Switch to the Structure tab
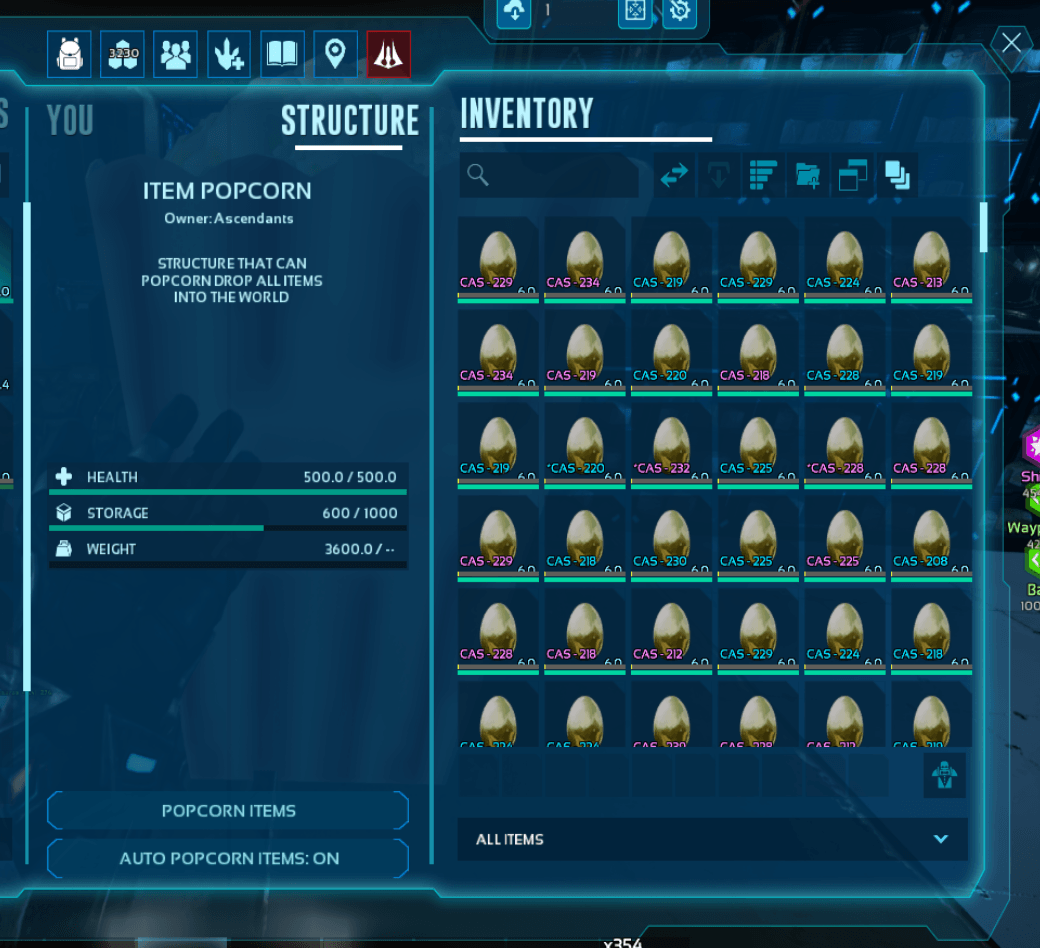This screenshot has width=1040, height=948. pyautogui.click(x=349, y=121)
